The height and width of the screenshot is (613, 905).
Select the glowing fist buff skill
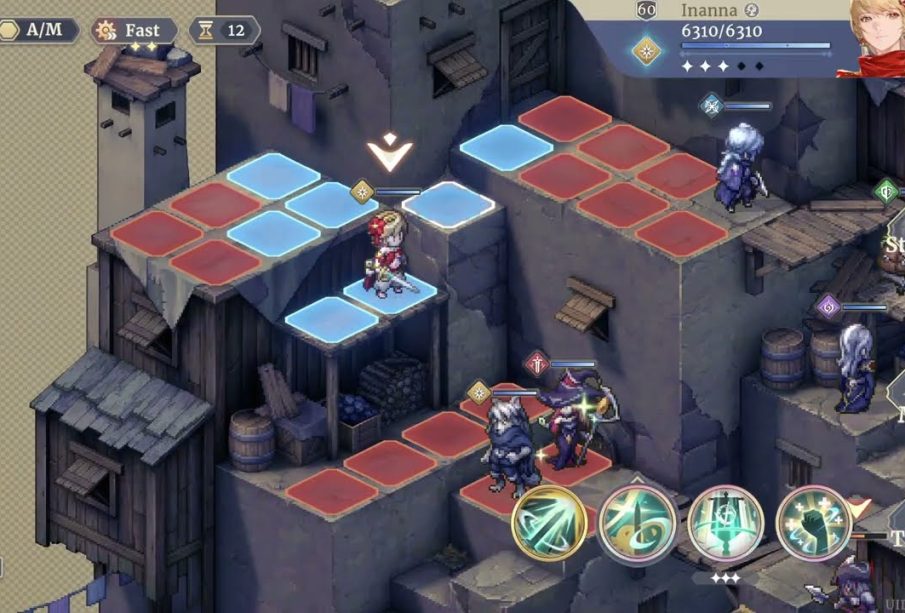point(813,522)
